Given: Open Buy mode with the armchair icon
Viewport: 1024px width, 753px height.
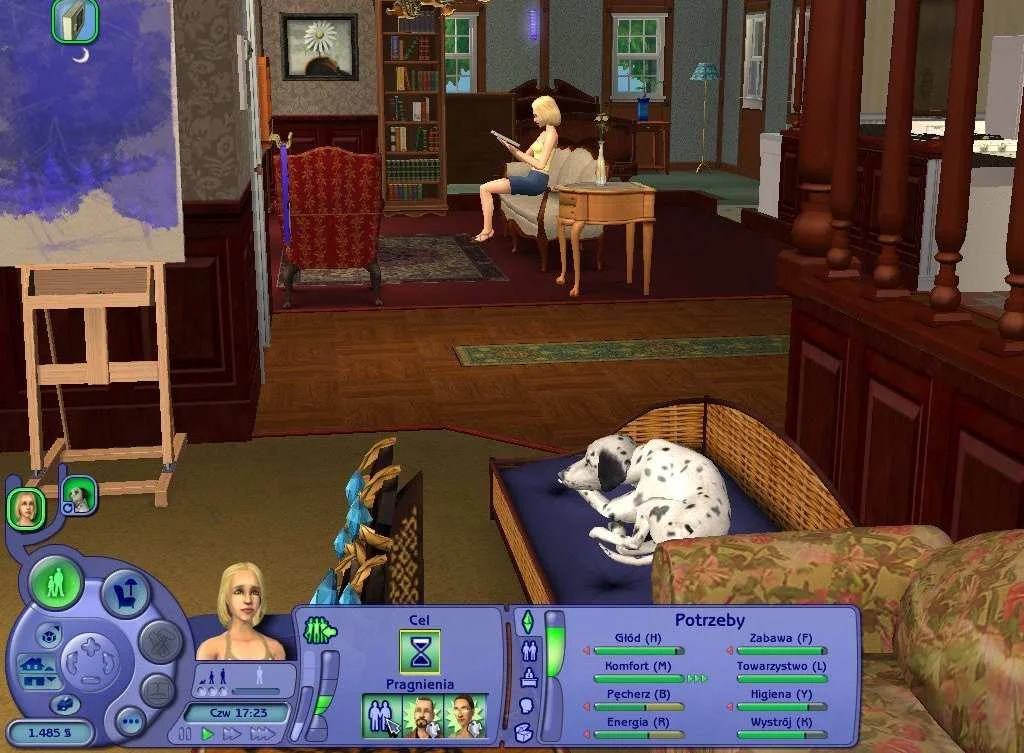Looking at the screenshot, I should pos(125,593).
